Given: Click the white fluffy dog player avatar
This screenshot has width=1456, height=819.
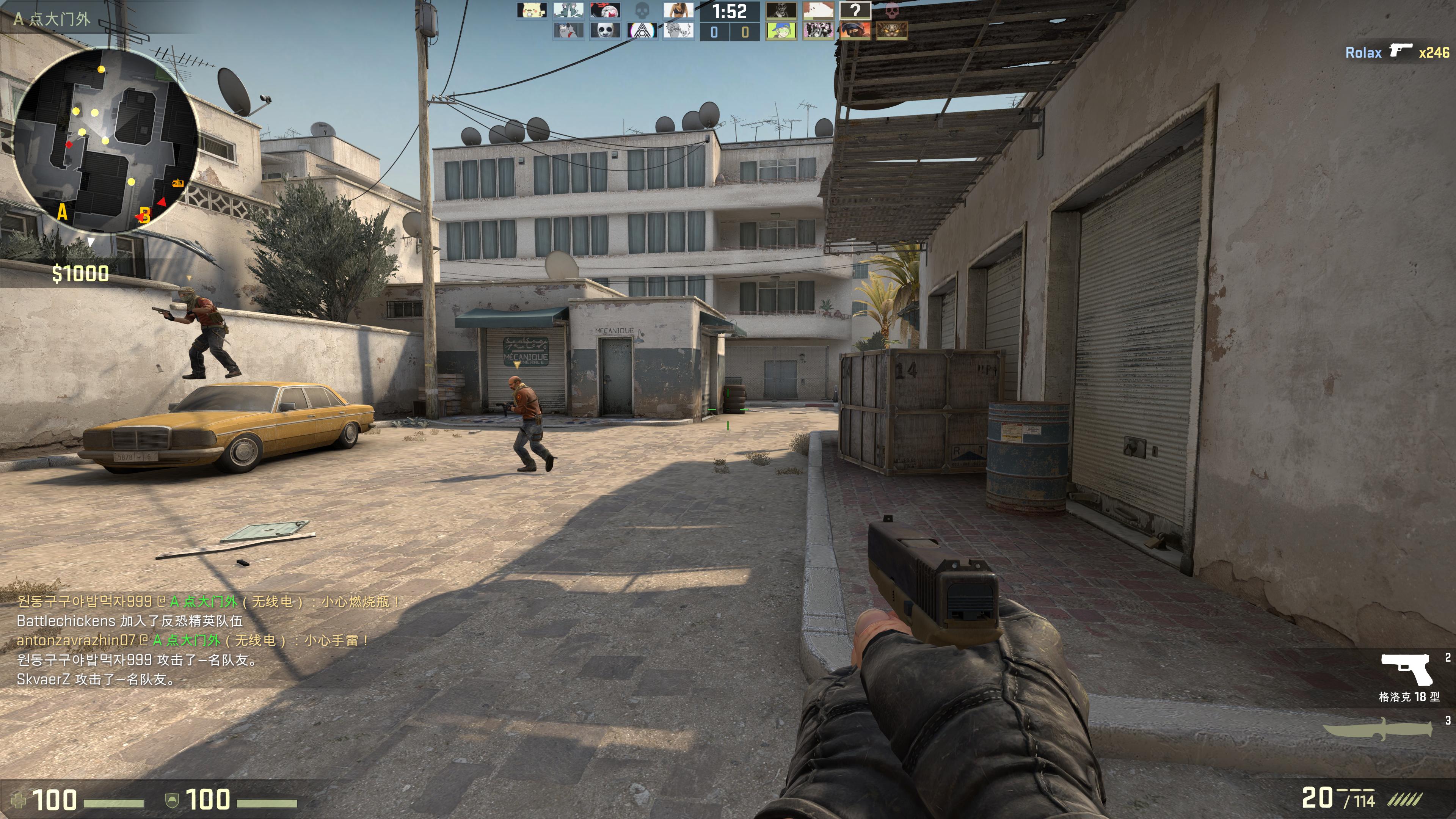Looking at the screenshot, I should tap(818, 11).
